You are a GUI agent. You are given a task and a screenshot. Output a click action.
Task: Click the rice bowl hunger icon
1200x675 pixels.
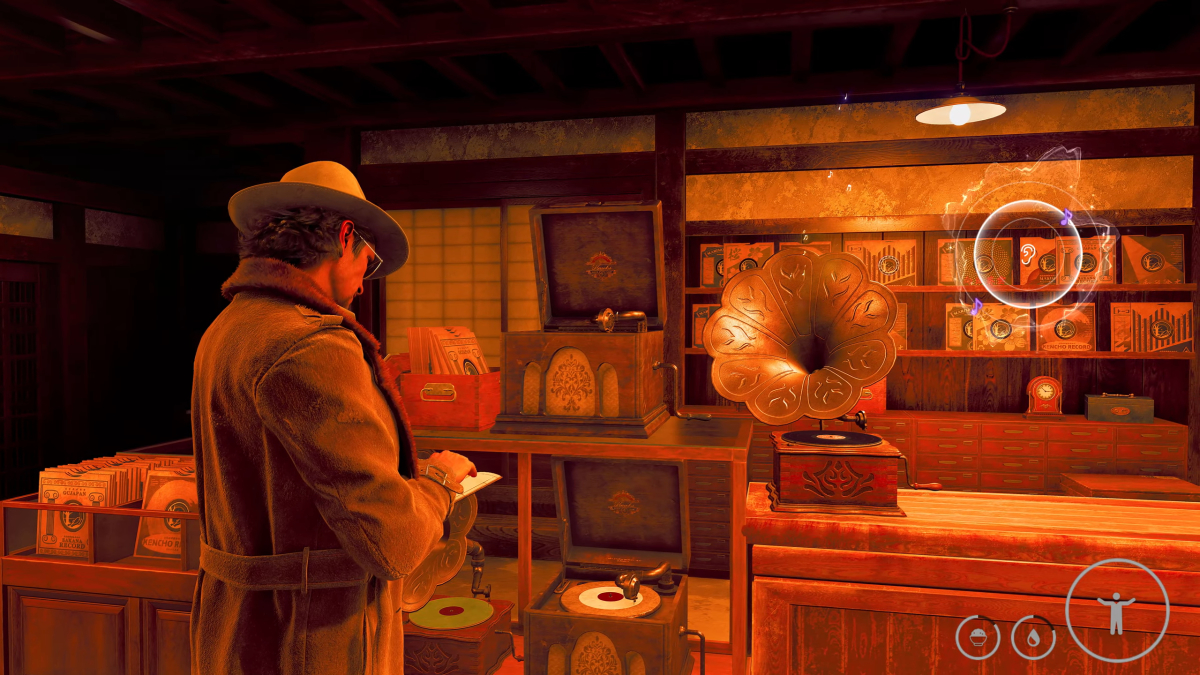[x=977, y=637]
